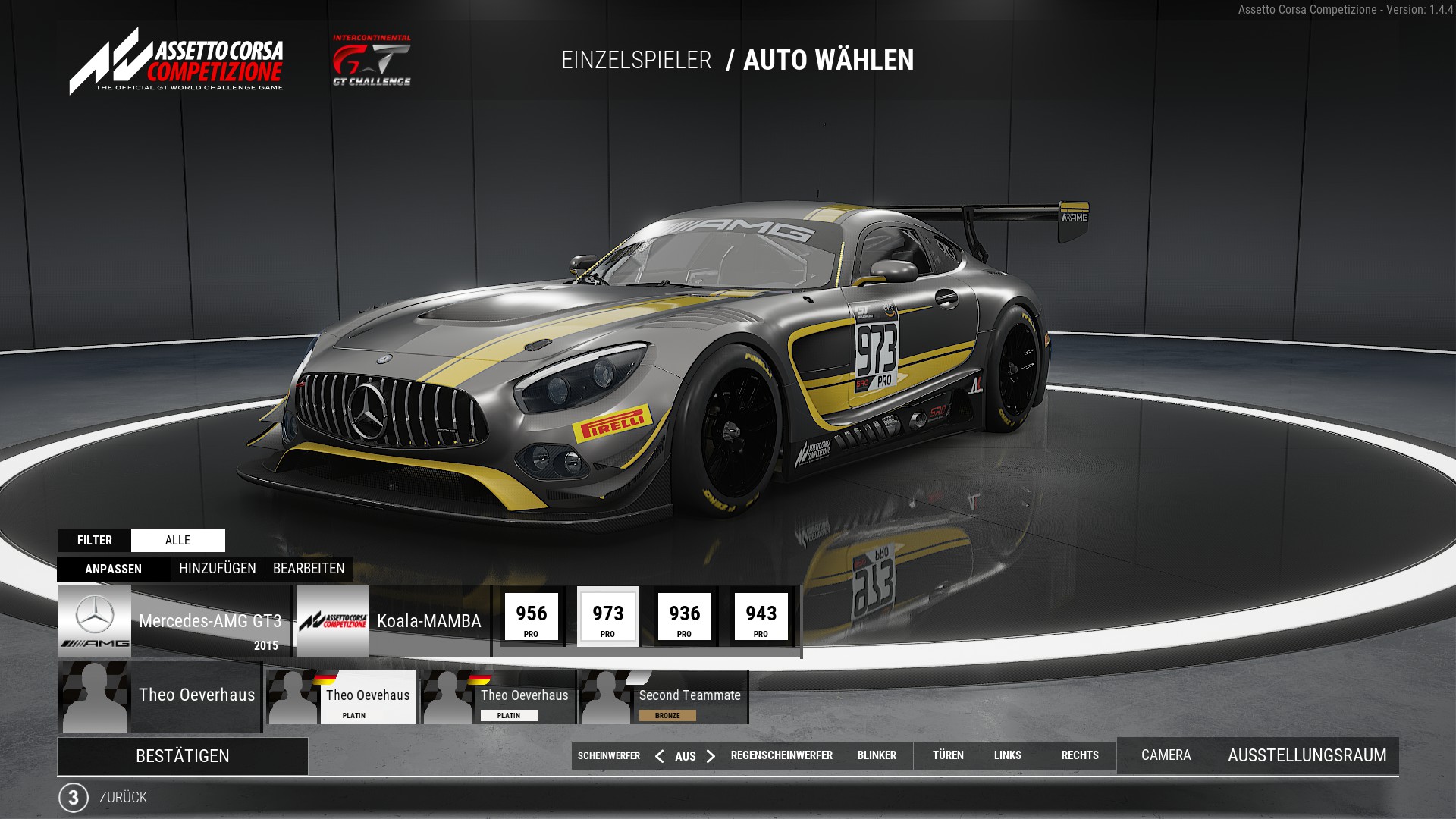Select the Mercedes-AMG GT3 2015 car tile
The image size is (1456, 819).
[x=174, y=621]
